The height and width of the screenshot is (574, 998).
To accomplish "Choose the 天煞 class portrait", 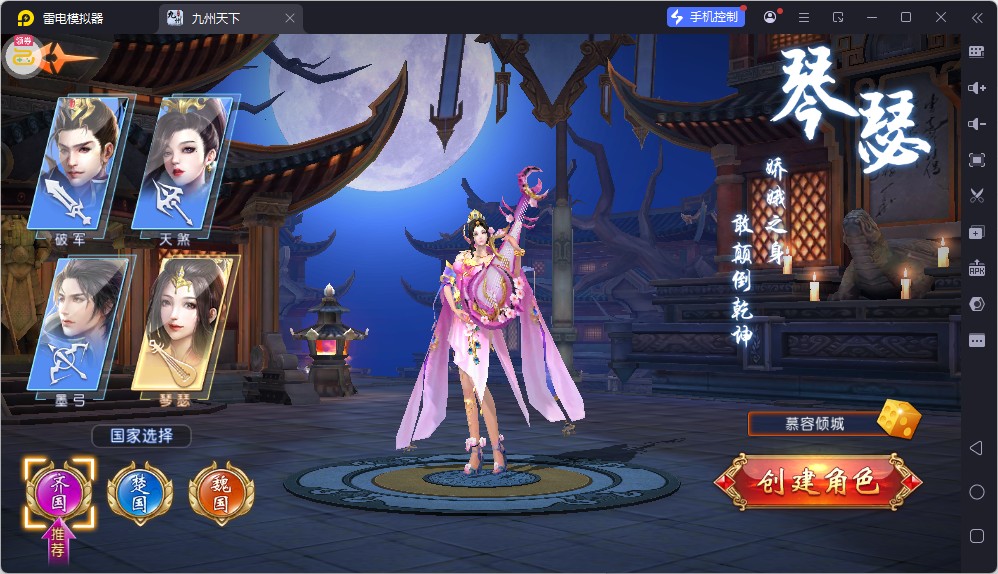I will tap(185, 165).
